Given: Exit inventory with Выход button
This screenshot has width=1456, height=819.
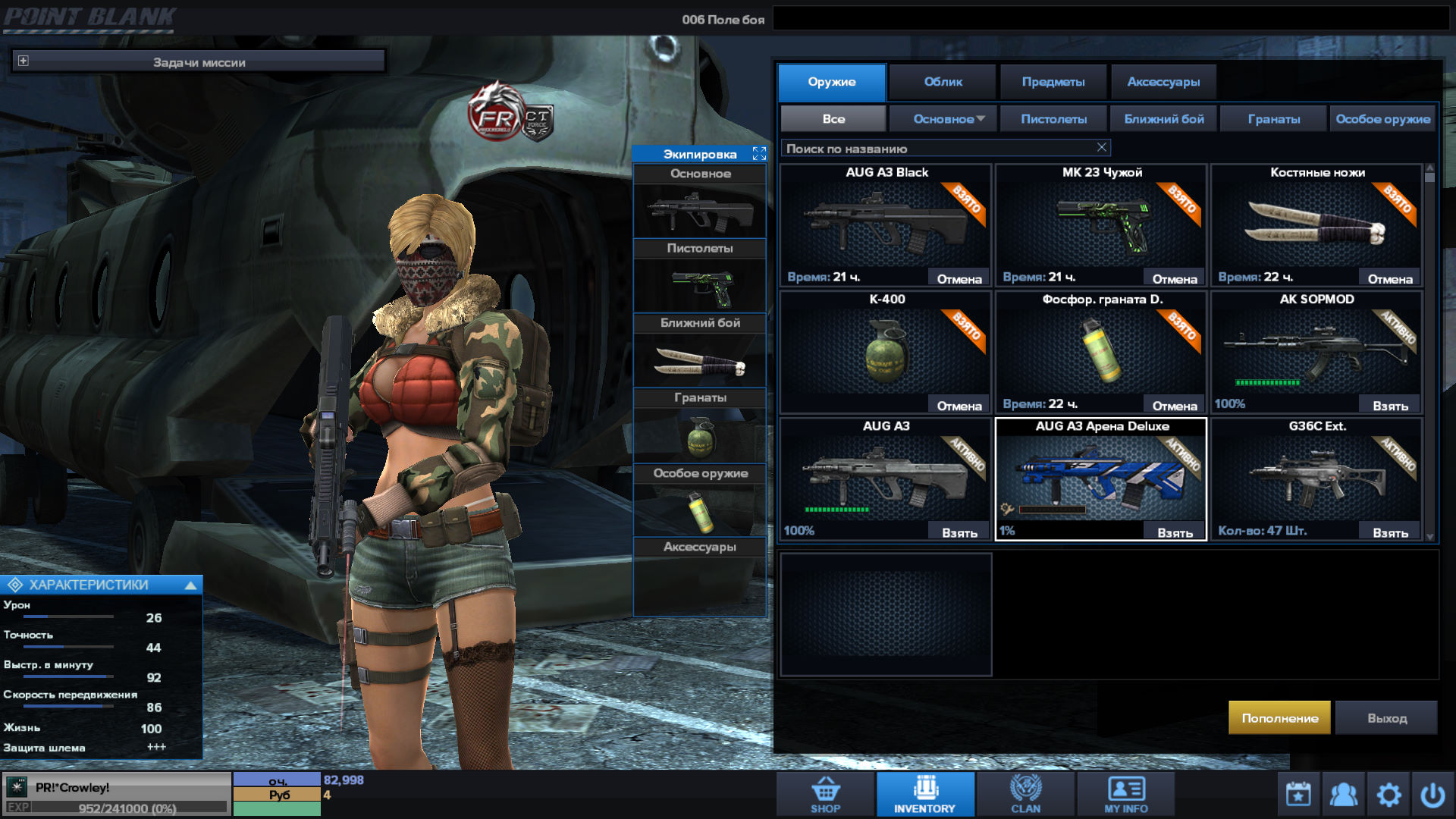Looking at the screenshot, I should tap(1386, 717).
